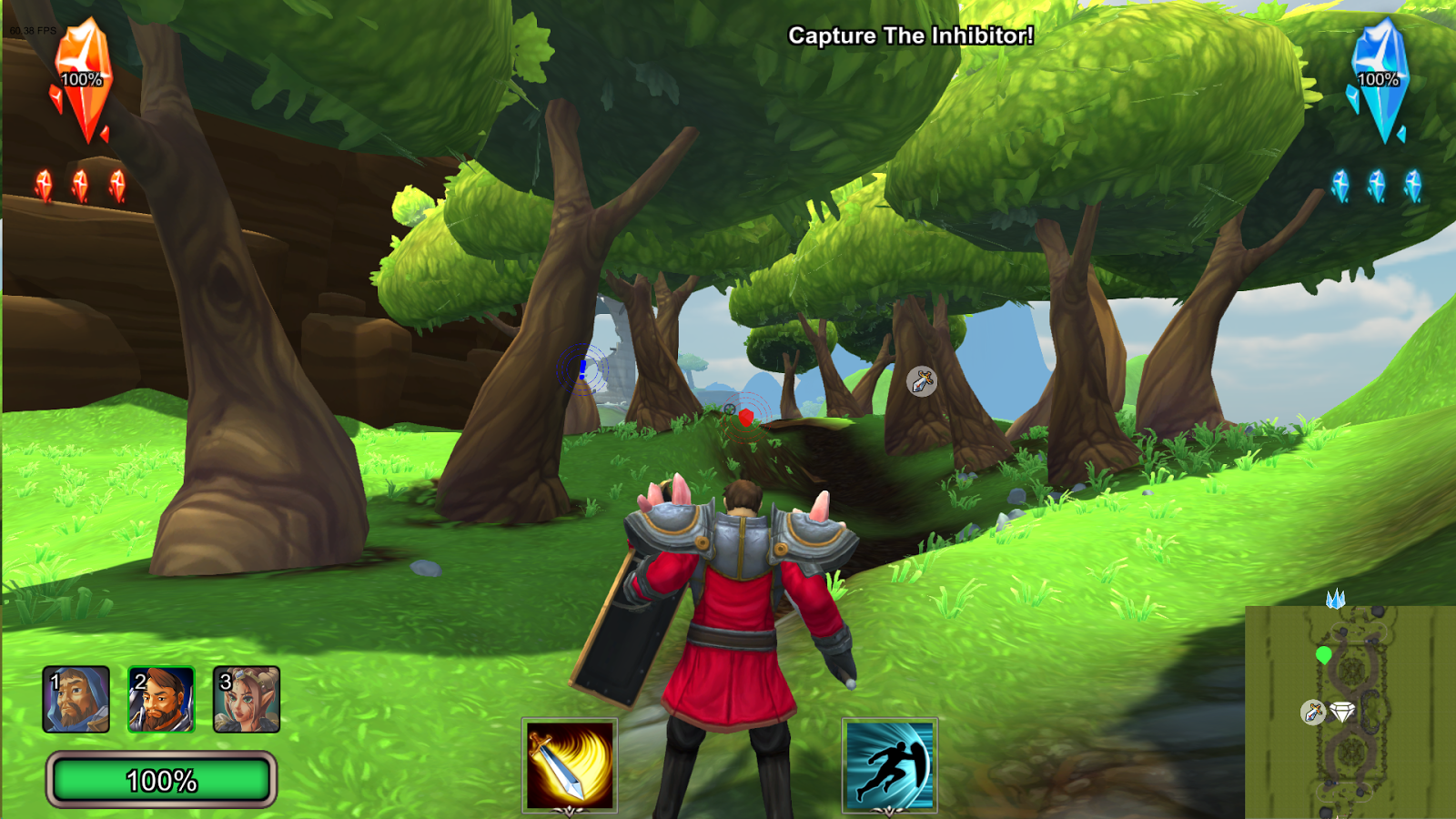1456x819 pixels.
Task: Select hero portrait number 1, the hooded man
Action: (76, 699)
